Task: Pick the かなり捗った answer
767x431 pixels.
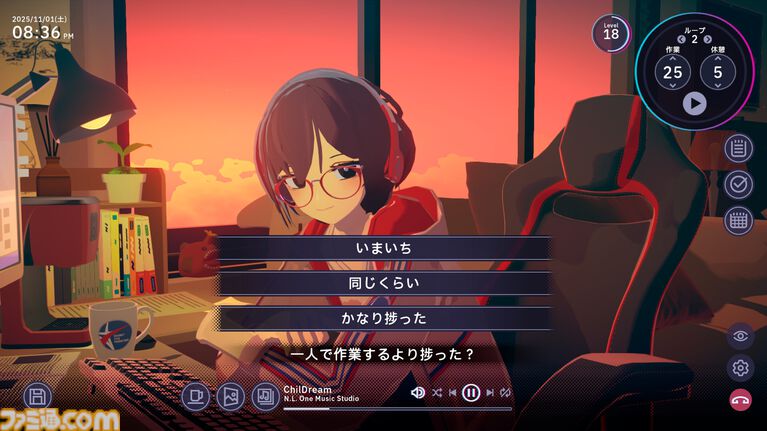Action: click(x=384, y=318)
